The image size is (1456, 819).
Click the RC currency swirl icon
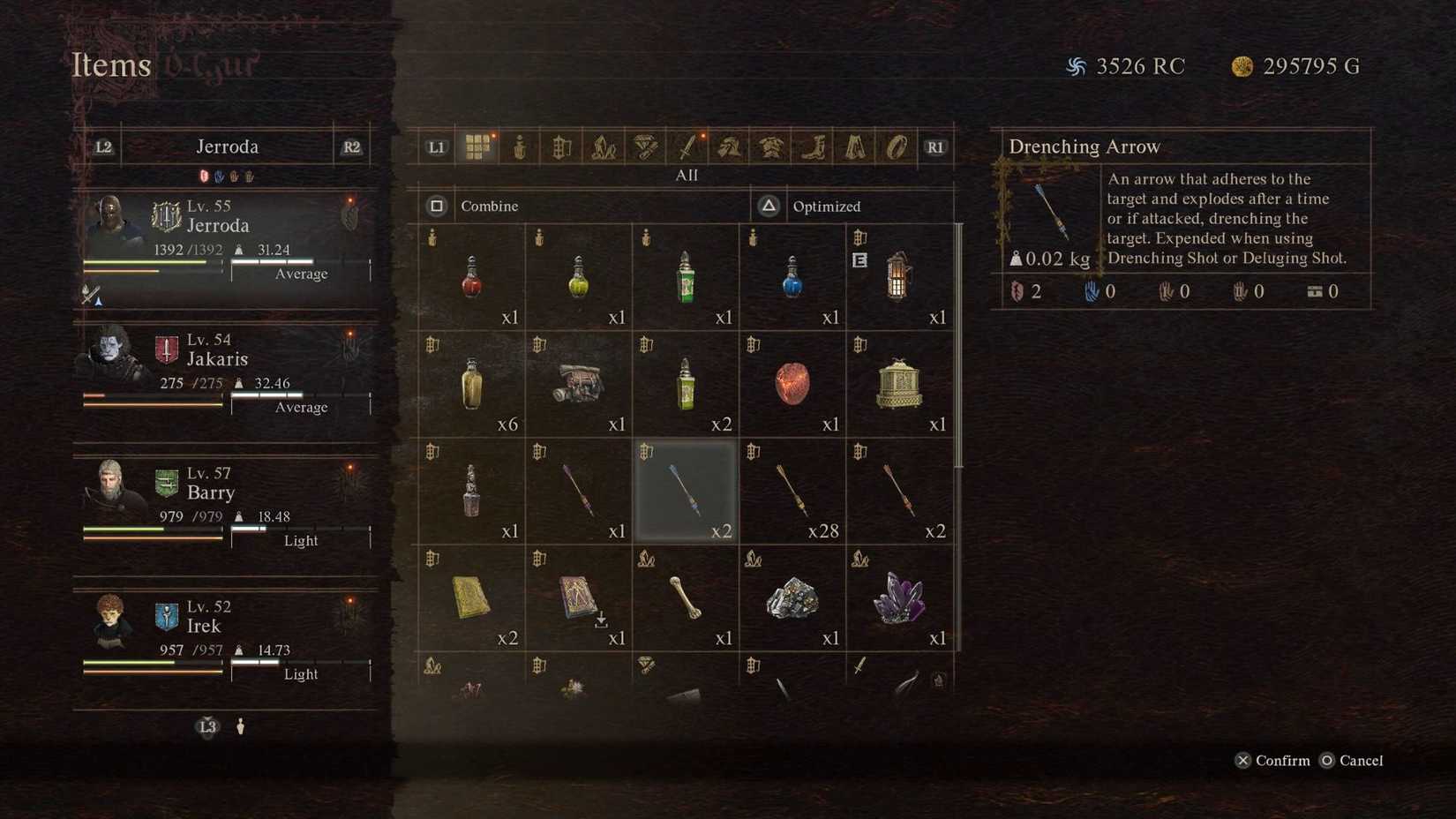(1076, 65)
